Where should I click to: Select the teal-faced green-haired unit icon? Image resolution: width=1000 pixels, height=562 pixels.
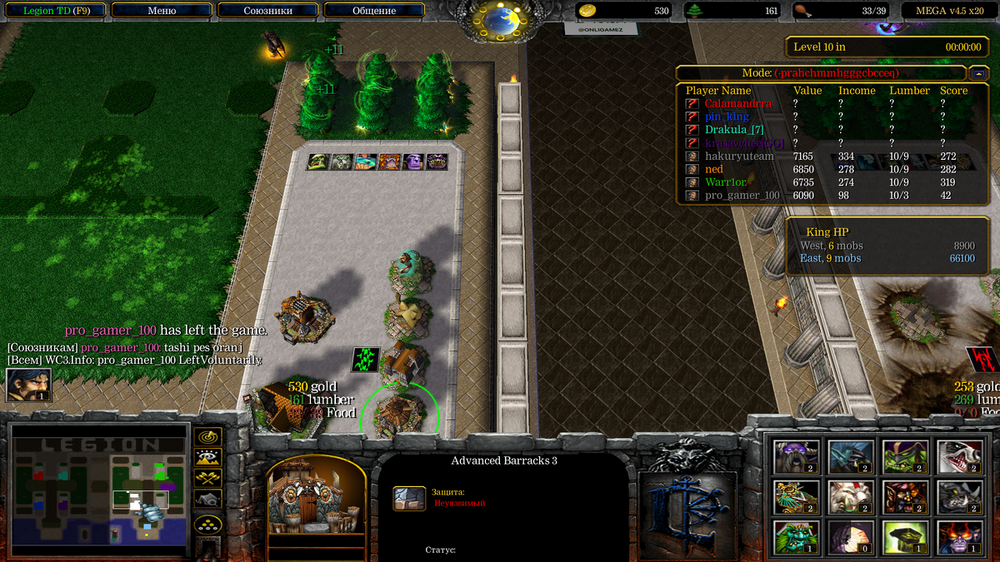click(796, 537)
